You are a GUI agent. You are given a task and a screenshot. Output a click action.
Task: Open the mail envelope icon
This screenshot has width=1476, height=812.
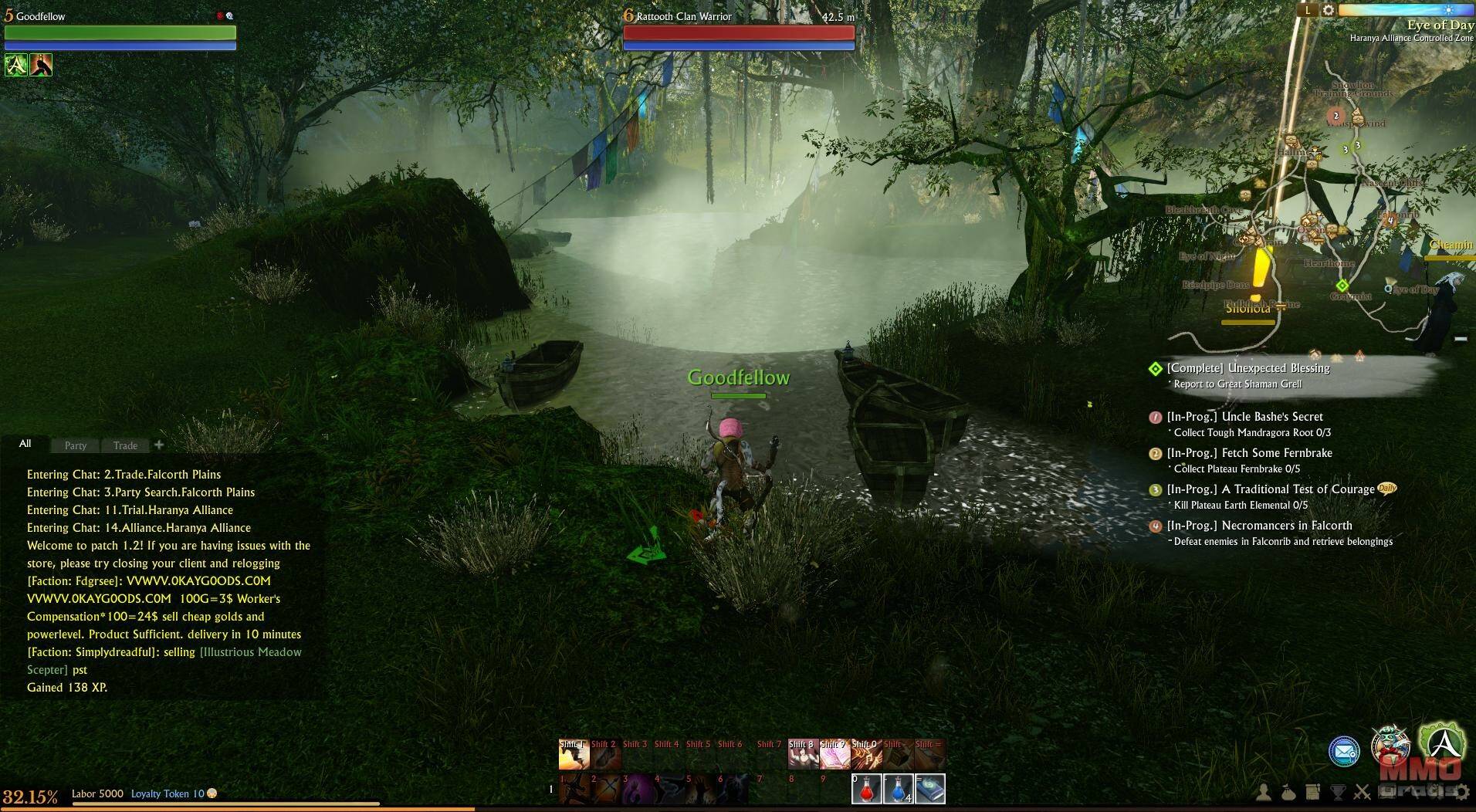point(1344,751)
